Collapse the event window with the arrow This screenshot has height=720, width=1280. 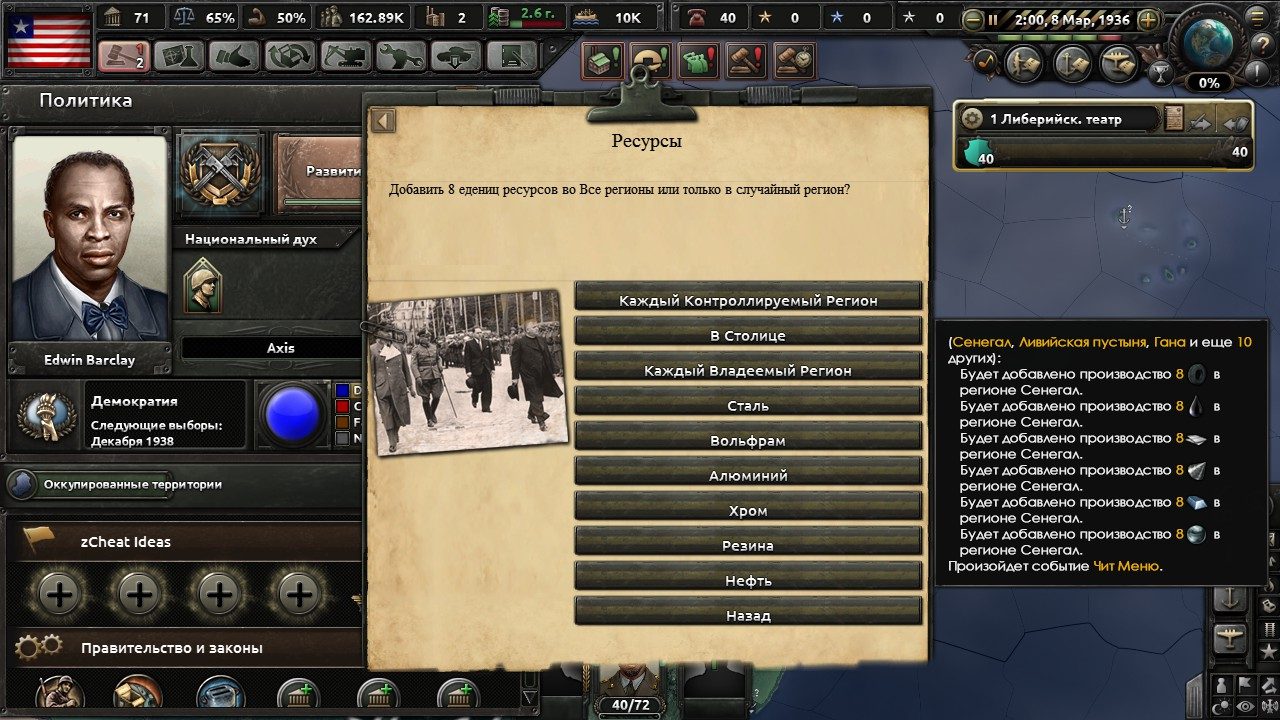[x=383, y=121]
